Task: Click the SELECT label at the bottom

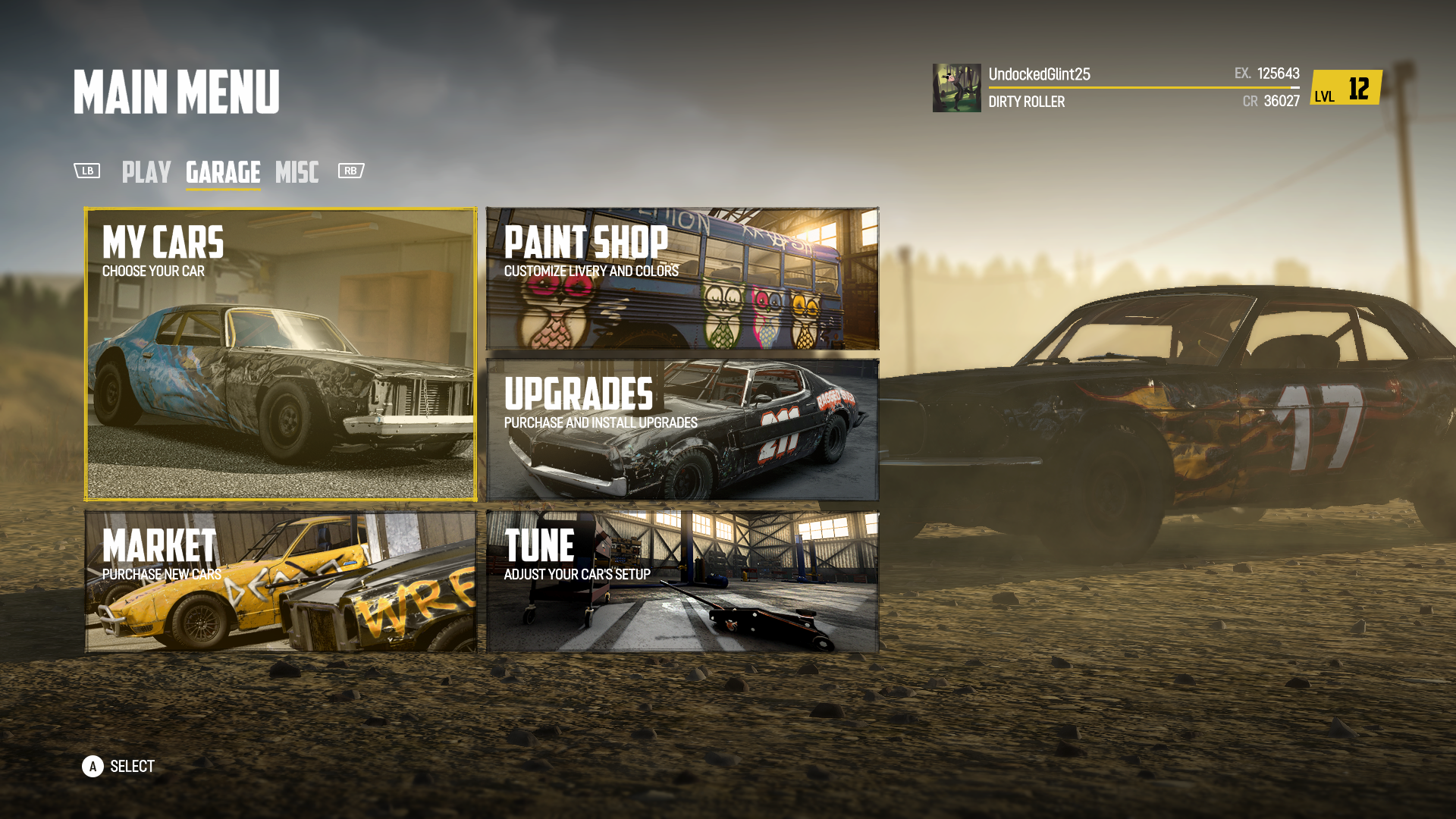Action: tap(130, 766)
